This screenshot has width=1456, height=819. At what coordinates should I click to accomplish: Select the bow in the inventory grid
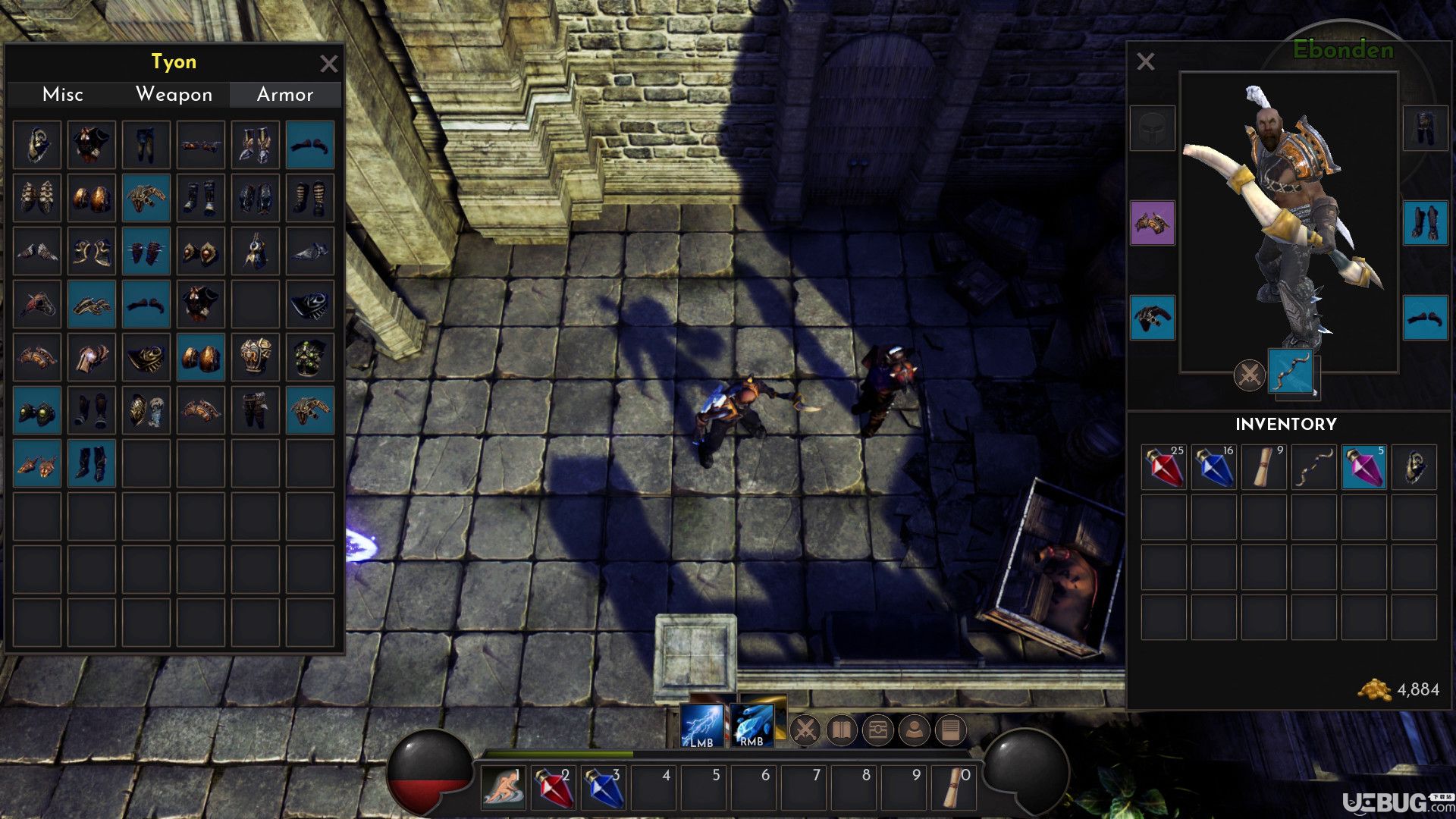tap(1314, 467)
